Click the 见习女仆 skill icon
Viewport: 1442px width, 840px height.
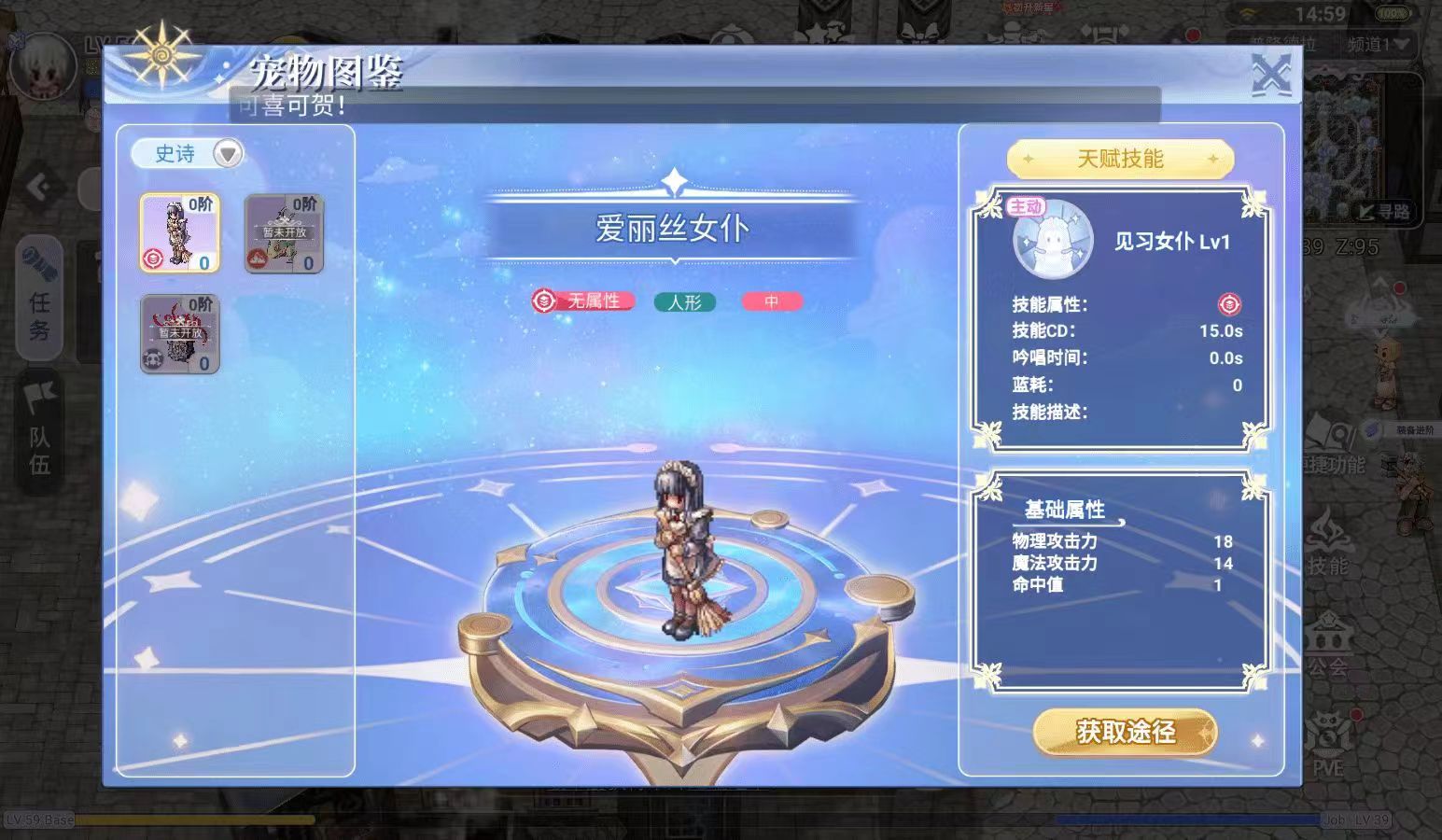(x=1053, y=240)
